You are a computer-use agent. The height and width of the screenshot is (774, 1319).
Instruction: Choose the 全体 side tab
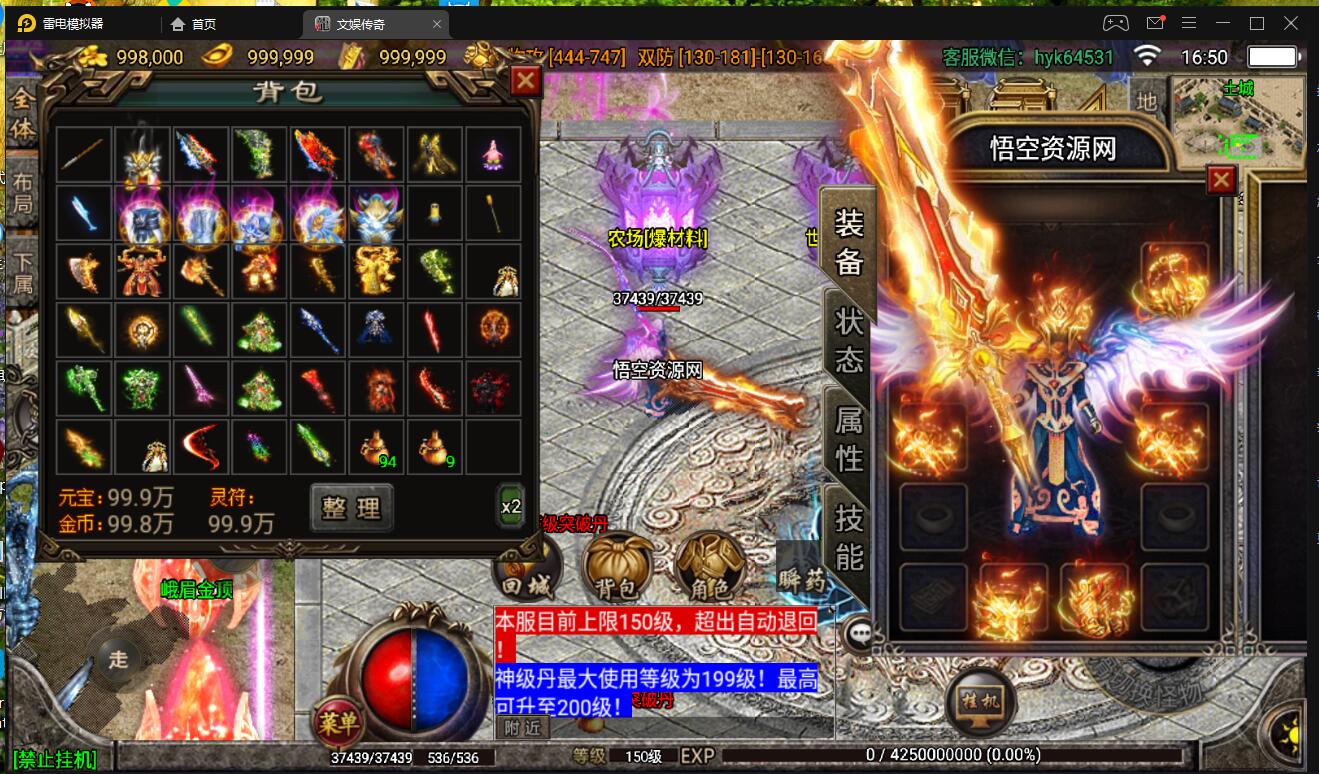click(x=22, y=115)
